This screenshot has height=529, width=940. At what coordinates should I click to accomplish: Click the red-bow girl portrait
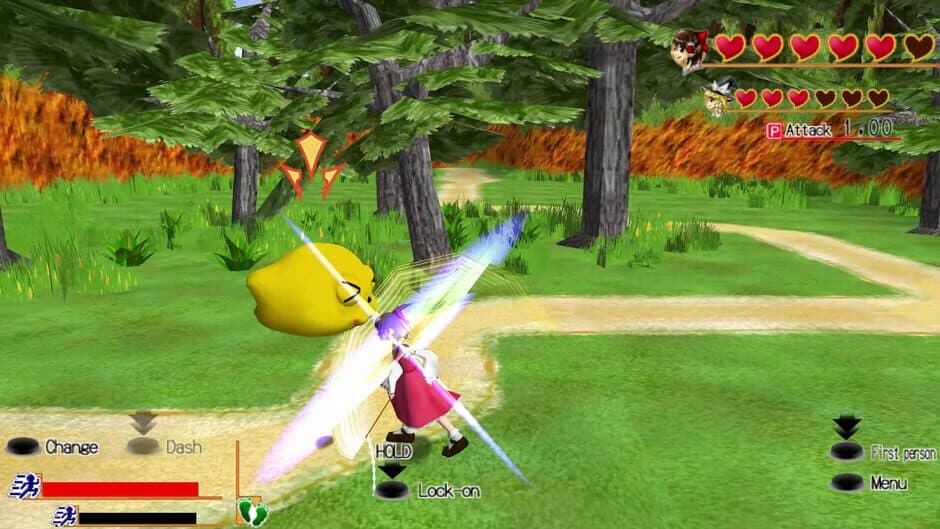pyautogui.click(x=690, y=48)
